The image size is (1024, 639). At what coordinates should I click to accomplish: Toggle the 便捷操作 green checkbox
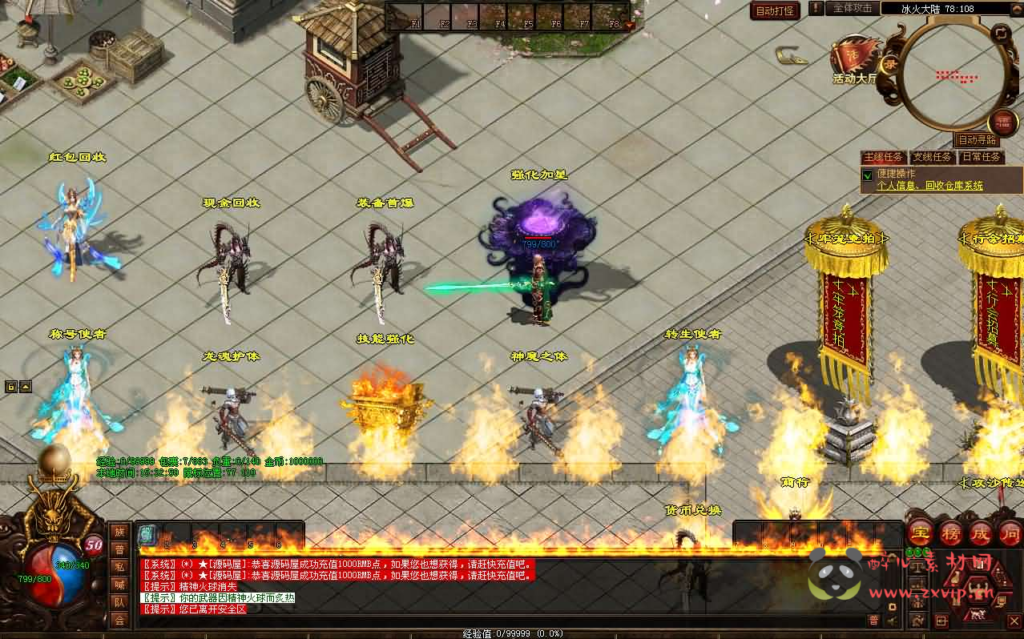(x=868, y=175)
